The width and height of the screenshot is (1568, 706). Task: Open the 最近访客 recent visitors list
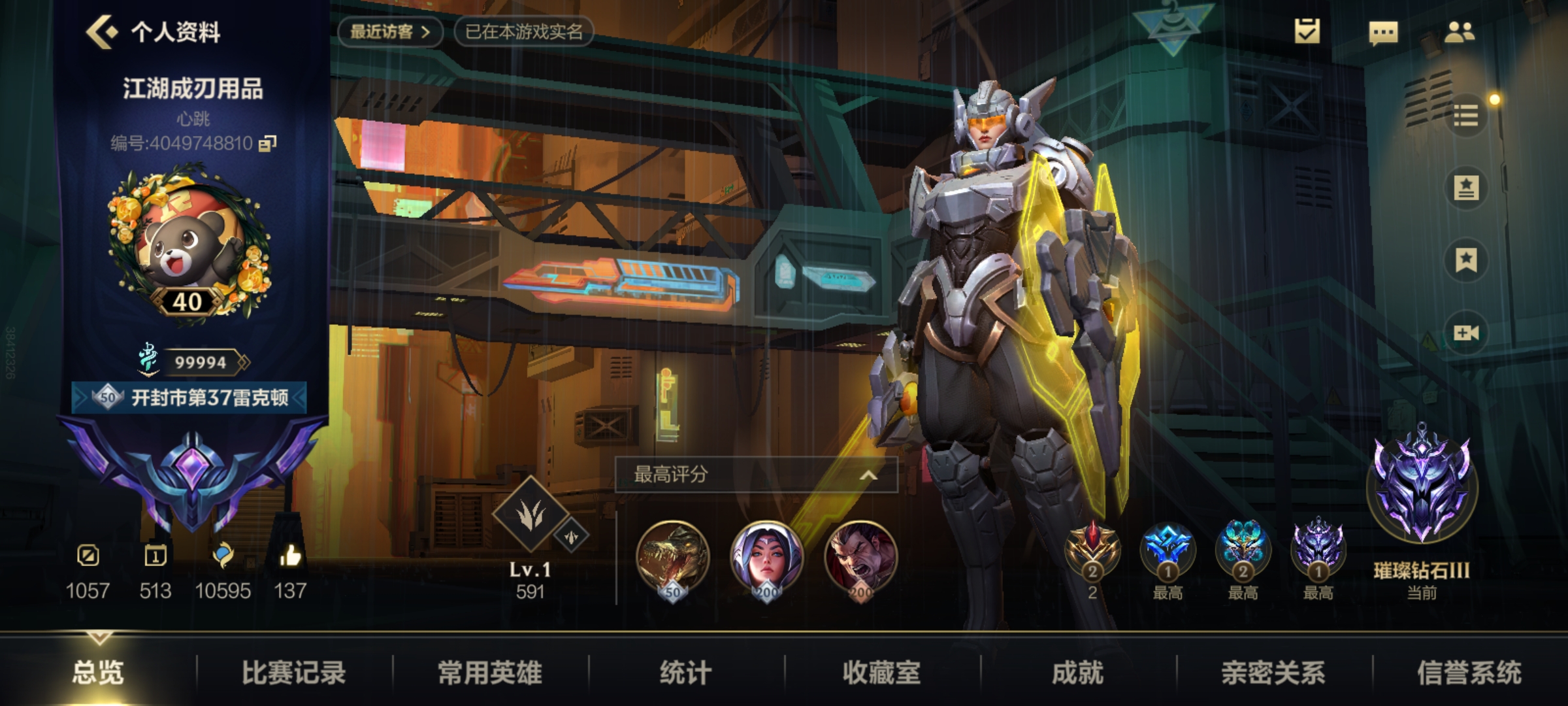(390, 31)
